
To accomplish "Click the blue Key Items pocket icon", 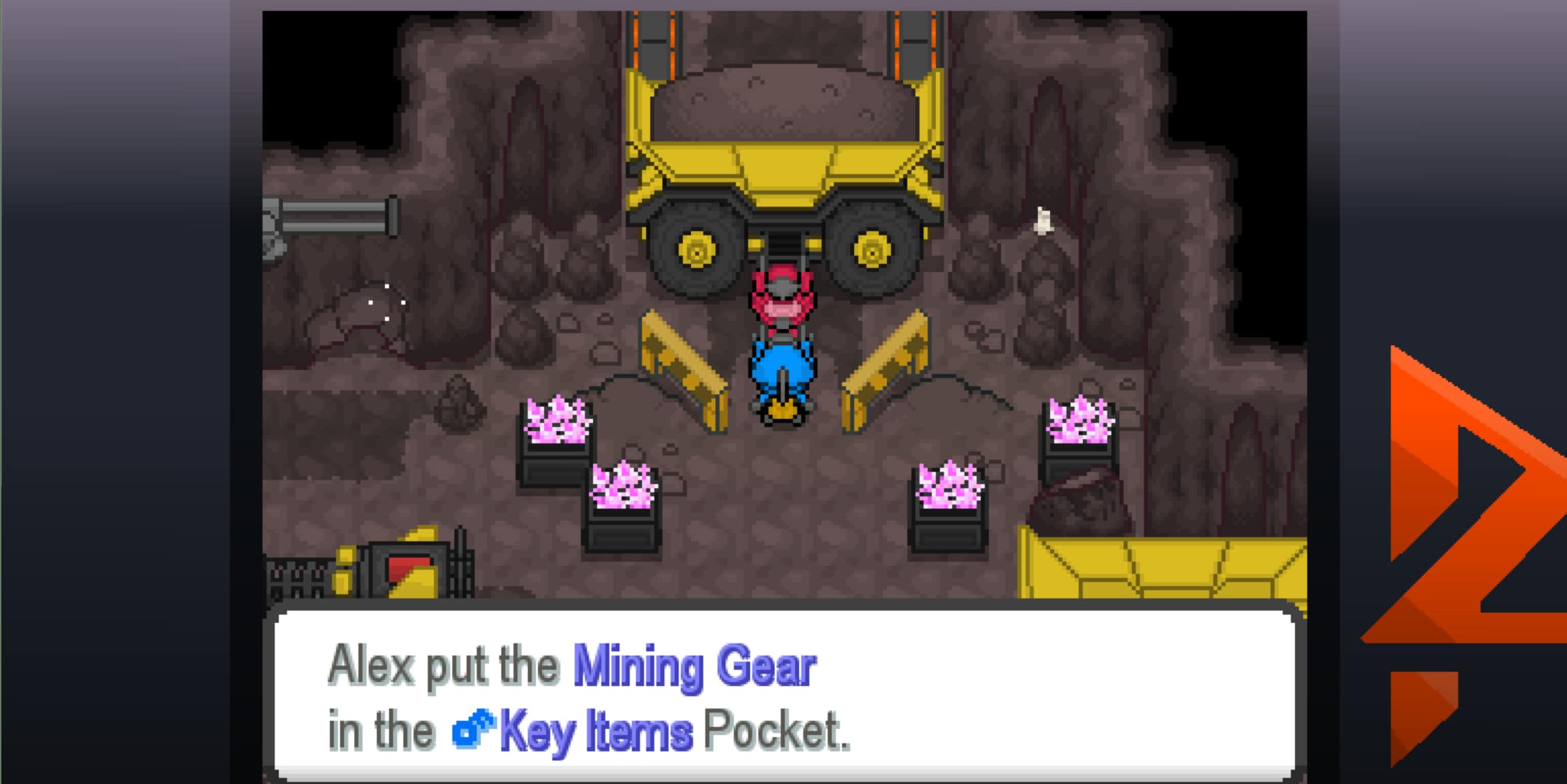I will (x=474, y=729).
